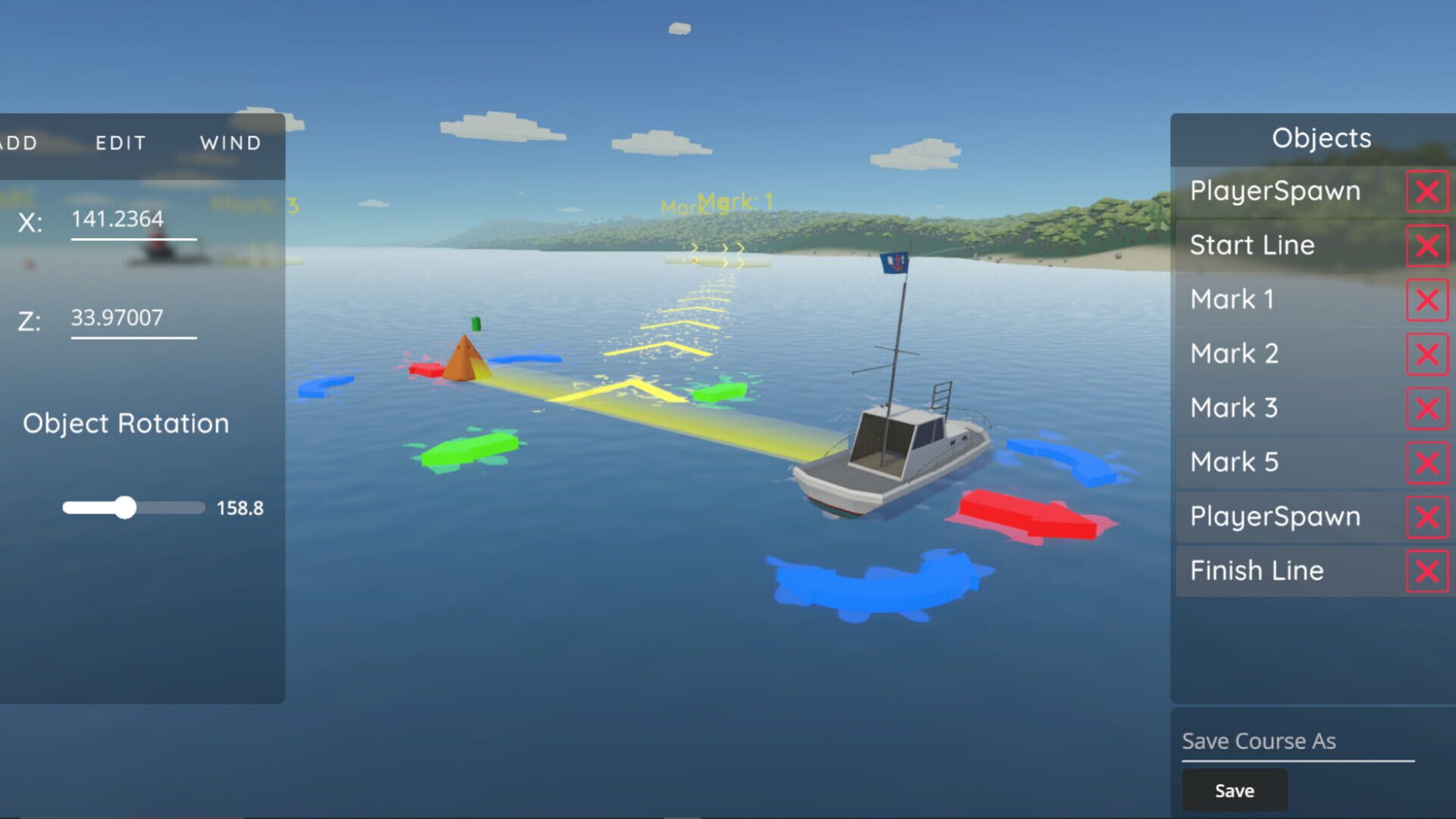The height and width of the screenshot is (819, 1456).
Task: Click the Z coordinate input field
Action: click(x=133, y=317)
